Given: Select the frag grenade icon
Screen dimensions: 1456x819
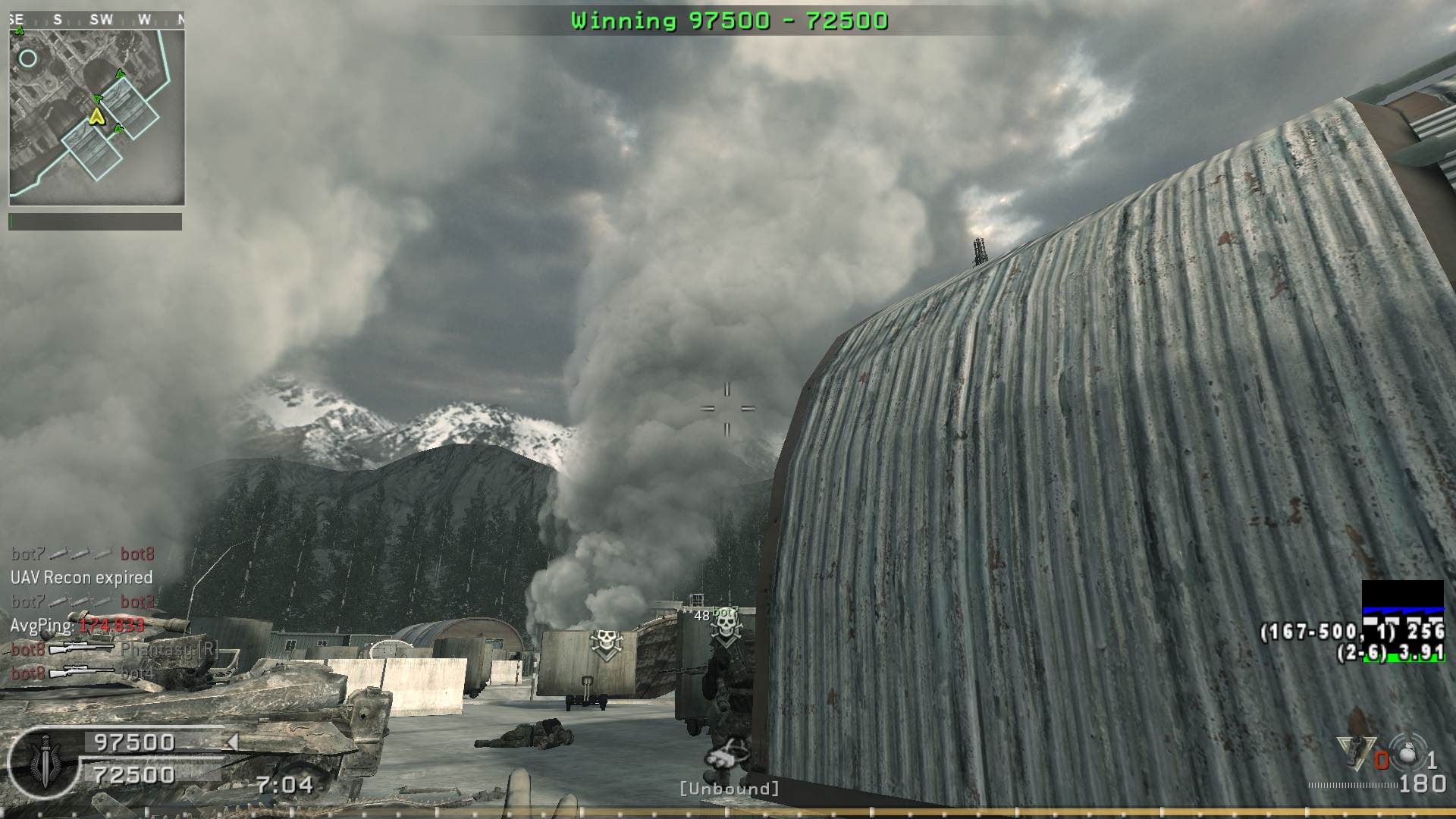Looking at the screenshot, I should point(1408,753).
